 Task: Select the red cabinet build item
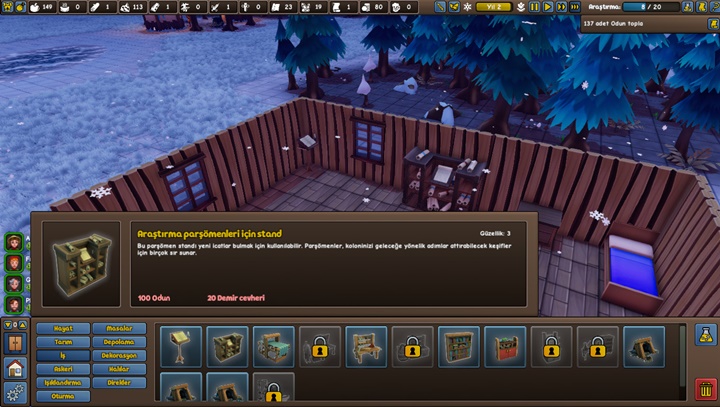[505, 346]
